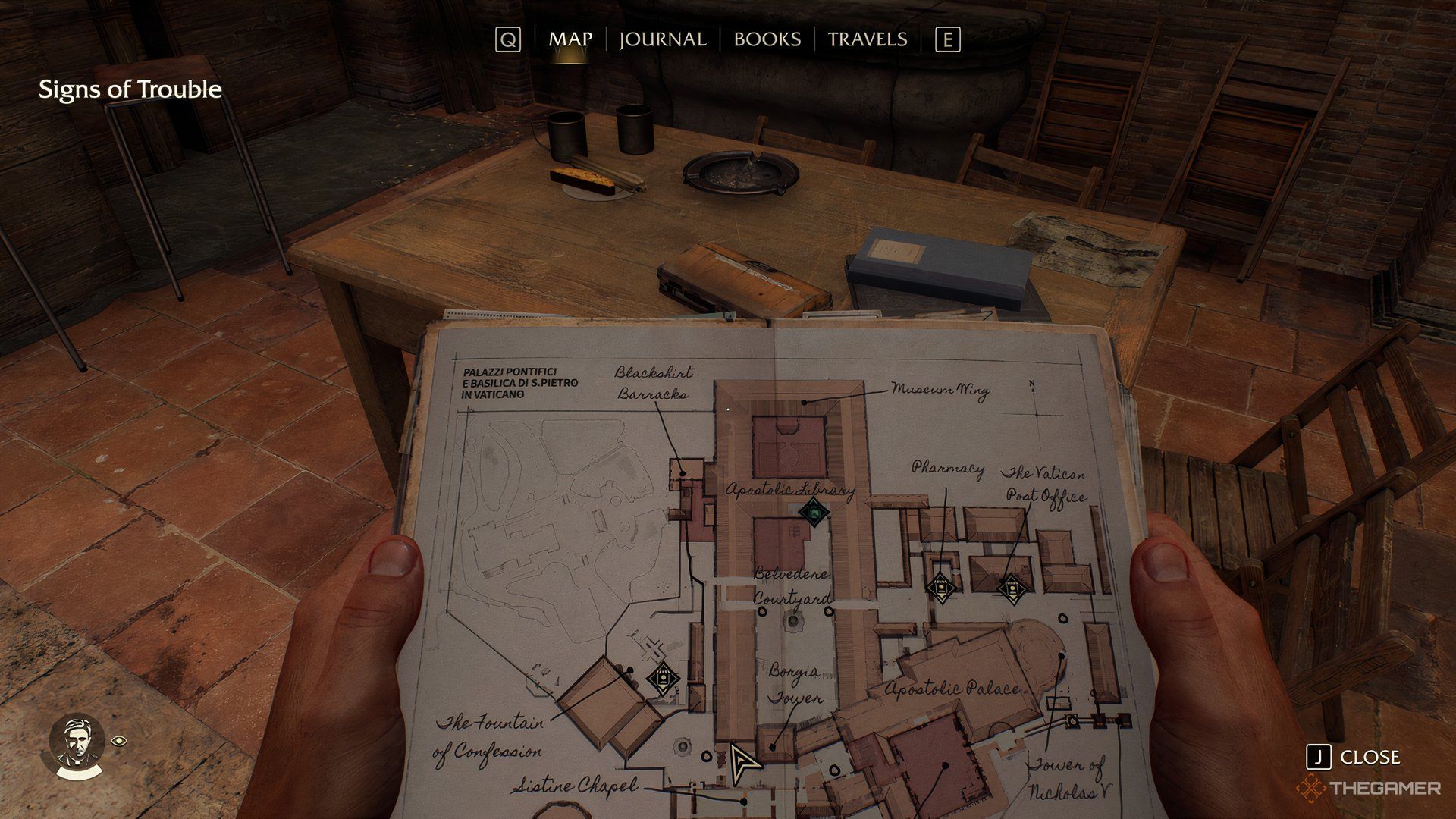Close the map with the Close button

pos(1354,757)
